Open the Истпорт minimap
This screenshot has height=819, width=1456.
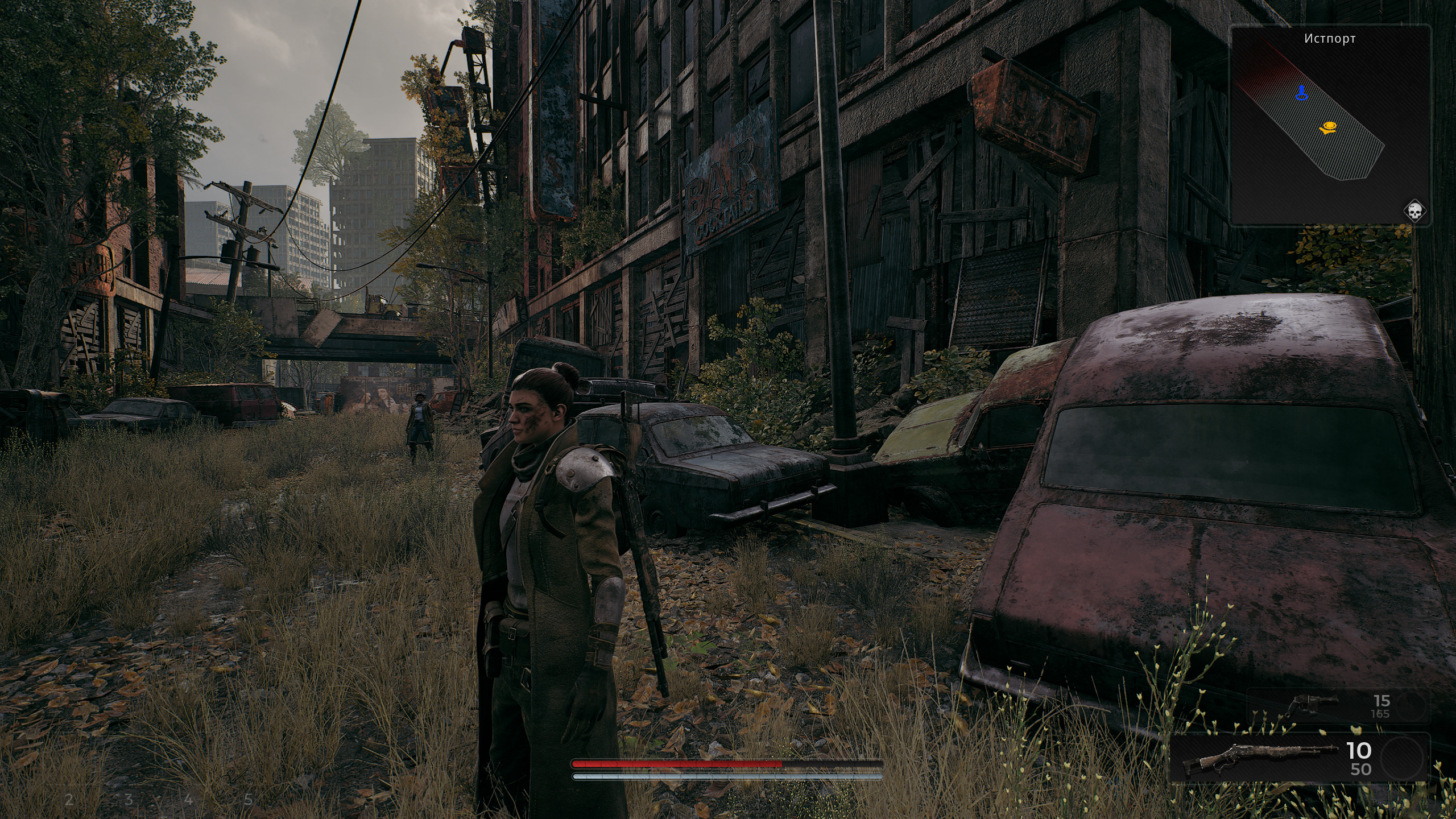pyautogui.click(x=1323, y=125)
